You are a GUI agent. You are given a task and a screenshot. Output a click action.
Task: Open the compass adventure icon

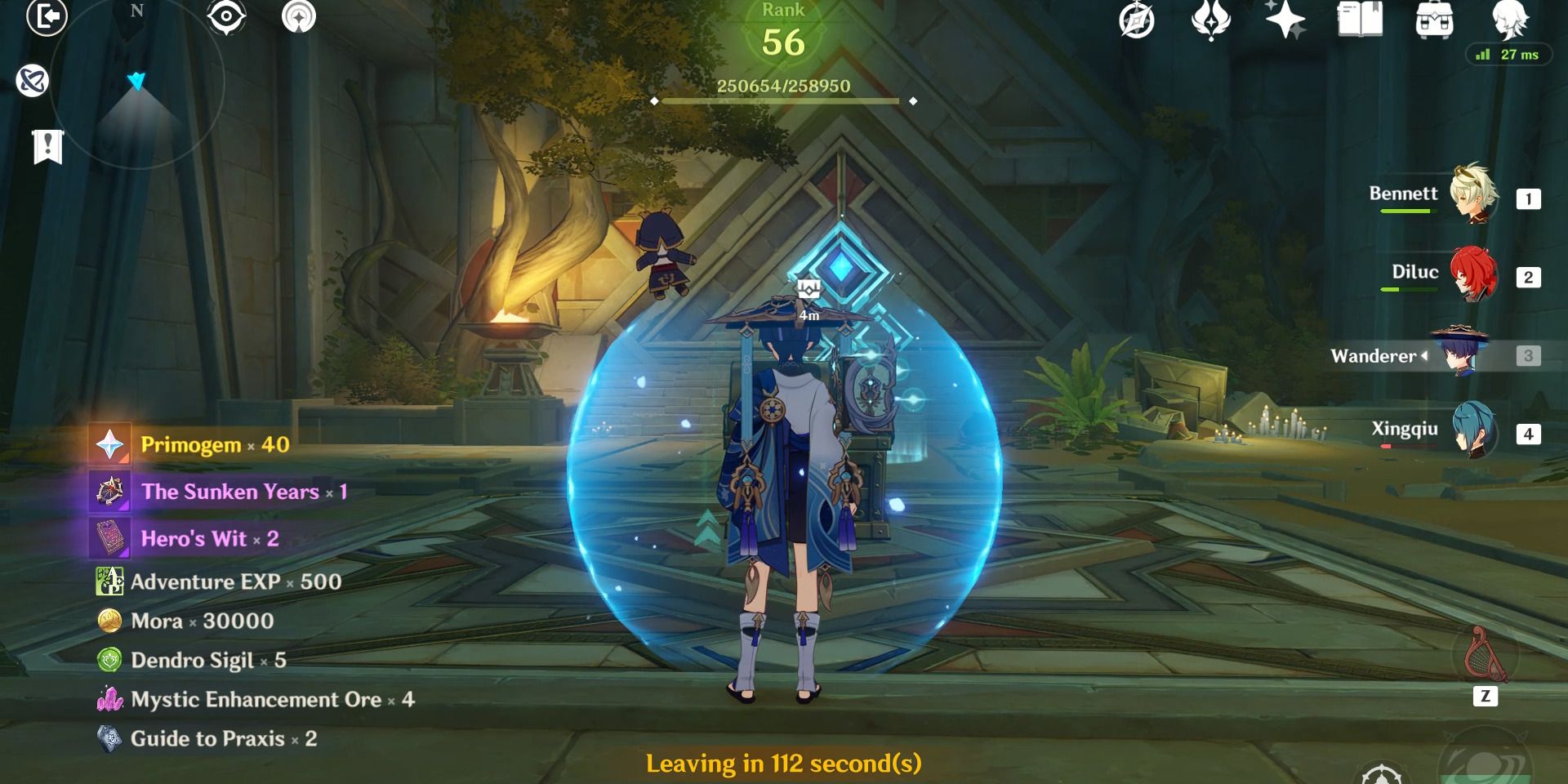pos(1136,20)
